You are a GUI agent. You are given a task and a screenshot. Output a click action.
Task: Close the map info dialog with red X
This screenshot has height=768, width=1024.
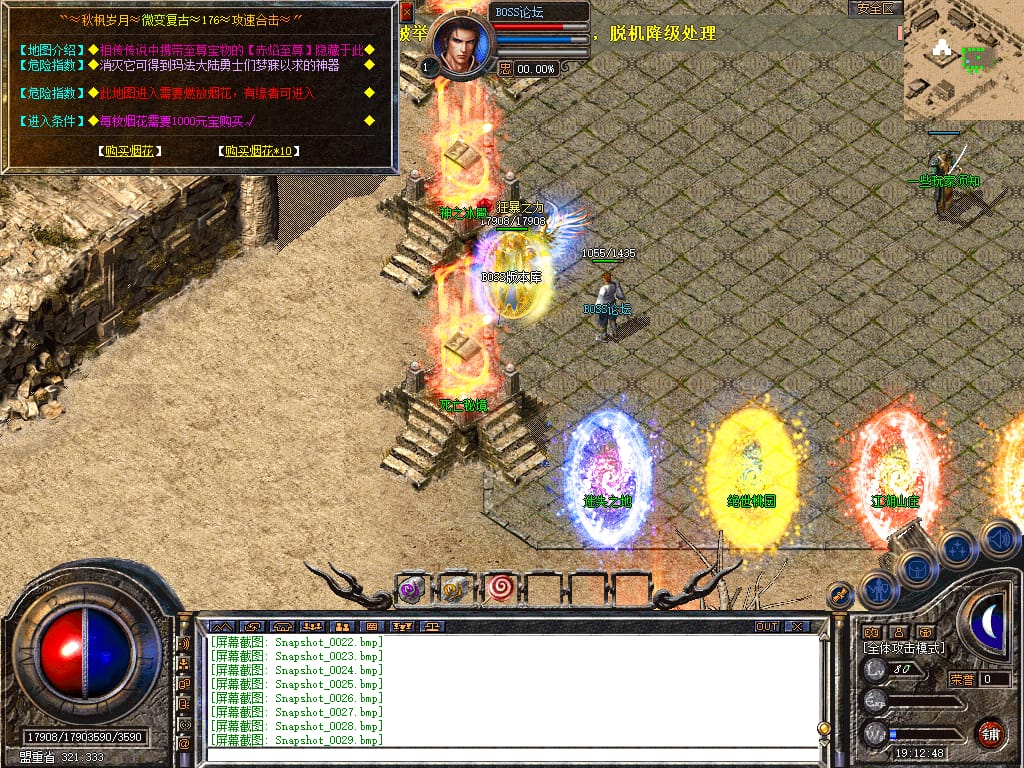pyautogui.click(x=406, y=13)
